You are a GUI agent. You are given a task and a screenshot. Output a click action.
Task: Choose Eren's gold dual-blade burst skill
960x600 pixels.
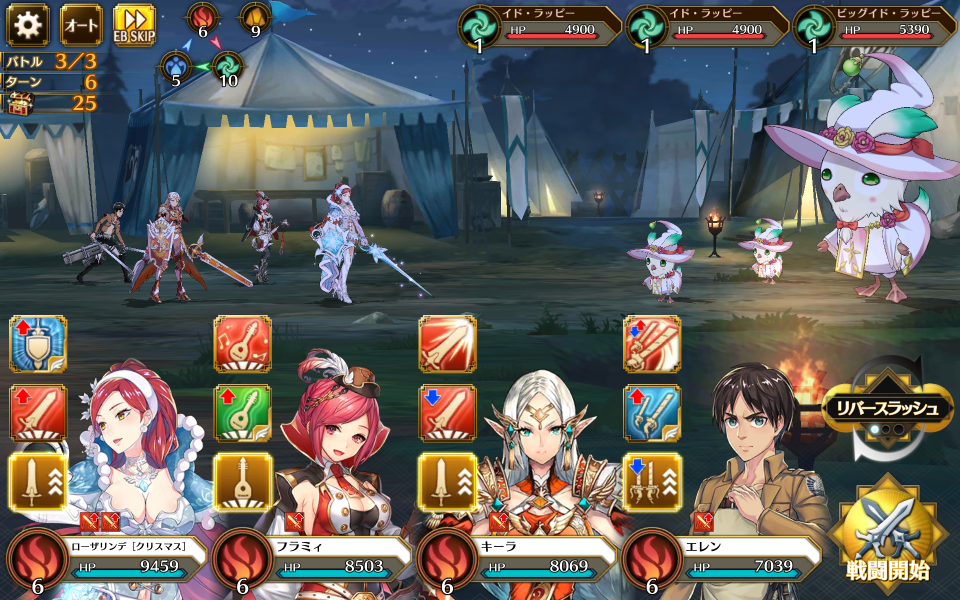(652, 481)
